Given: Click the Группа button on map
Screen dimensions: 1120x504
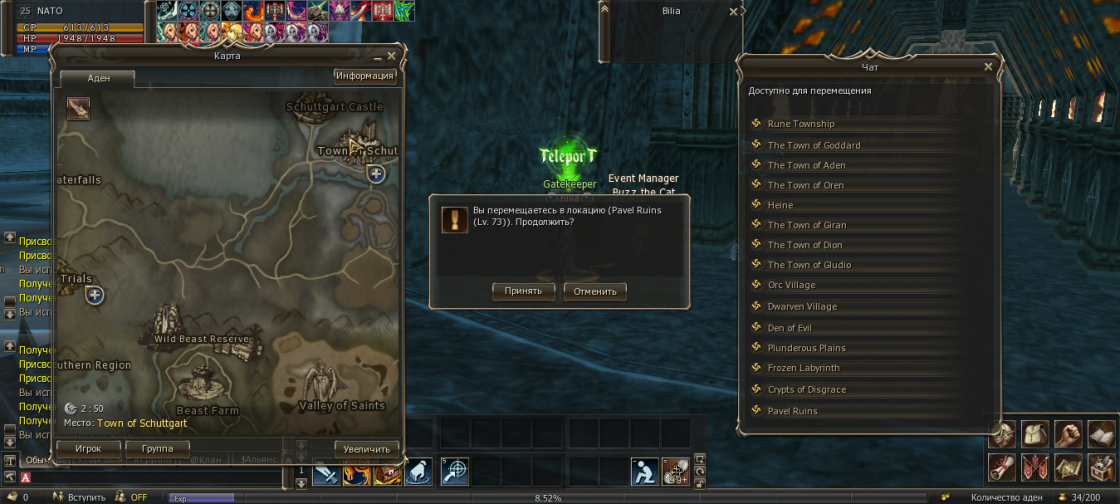Looking at the screenshot, I should [x=157, y=448].
